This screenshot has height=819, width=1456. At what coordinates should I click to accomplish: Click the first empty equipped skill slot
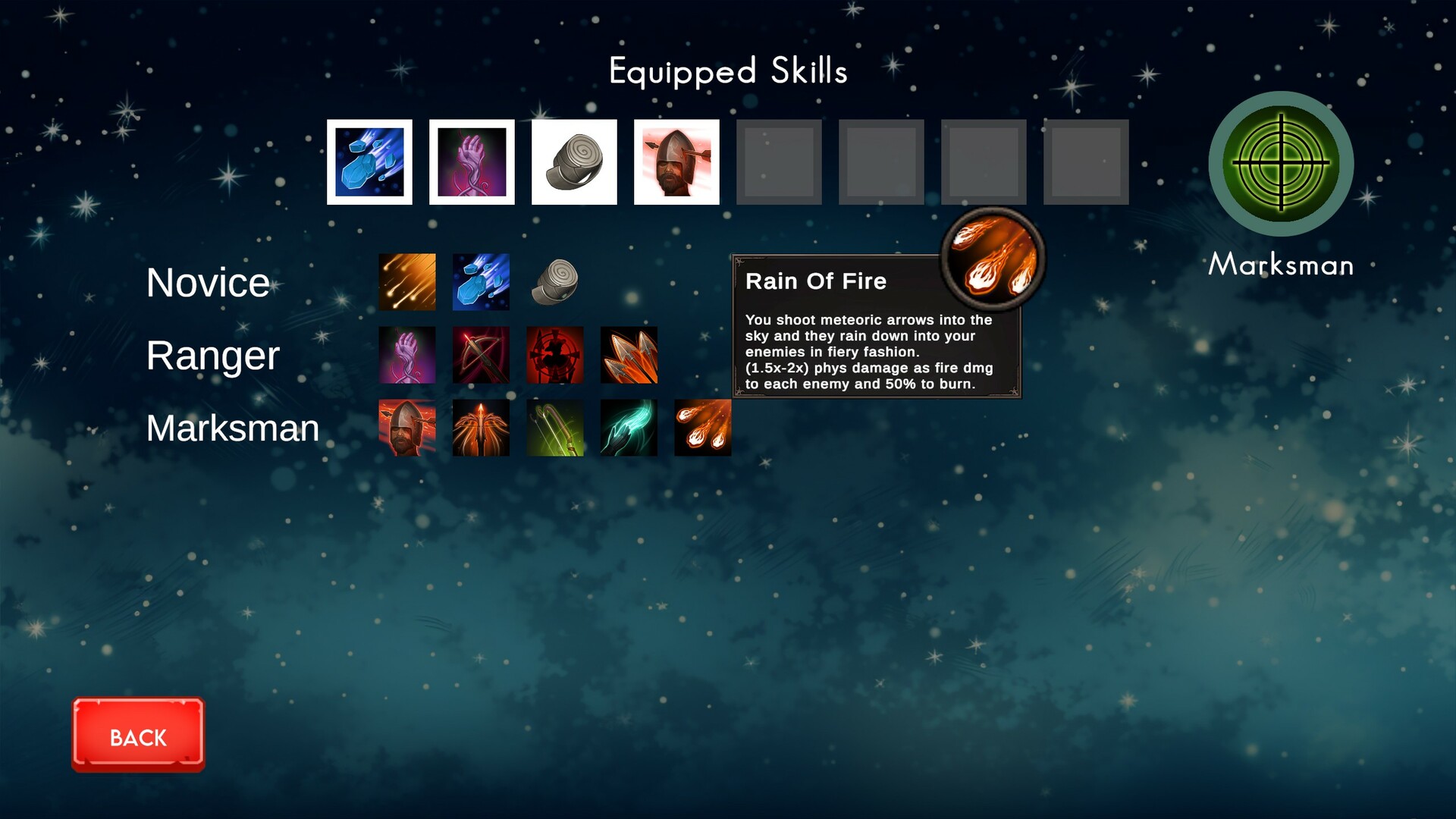point(777,162)
